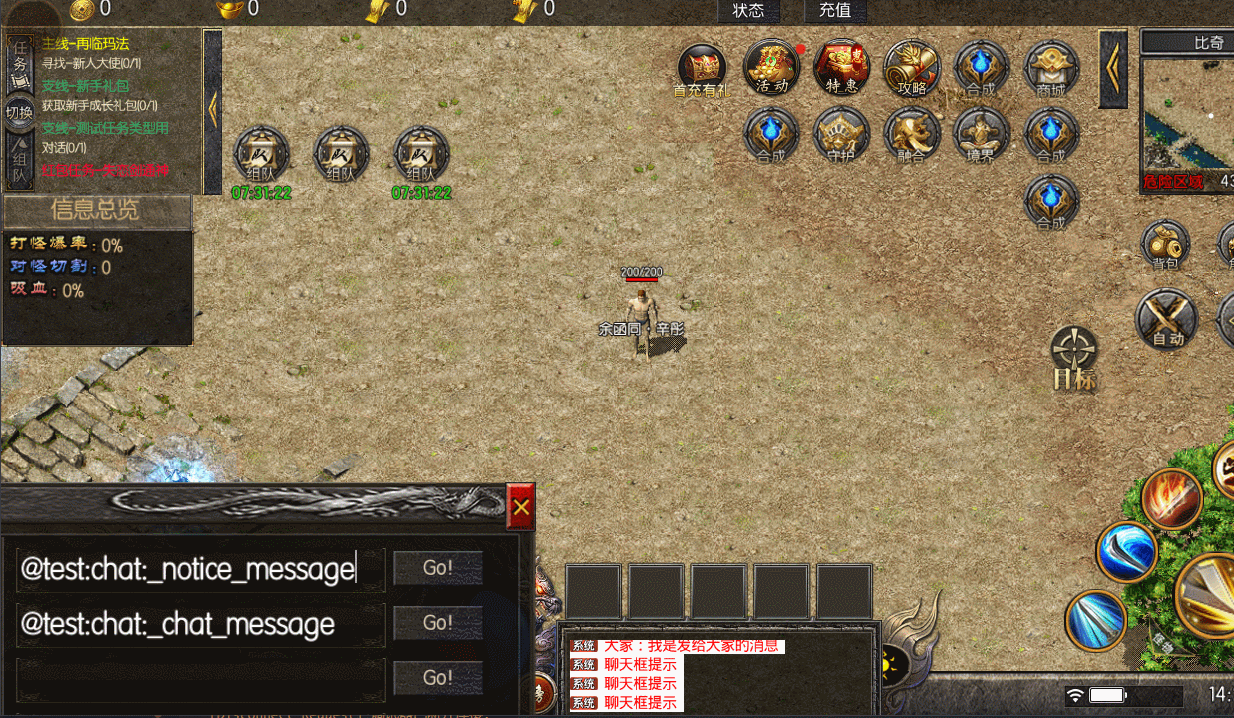Open the 守护 guardian icon
Screen dimensions: 1234x718
point(842,134)
